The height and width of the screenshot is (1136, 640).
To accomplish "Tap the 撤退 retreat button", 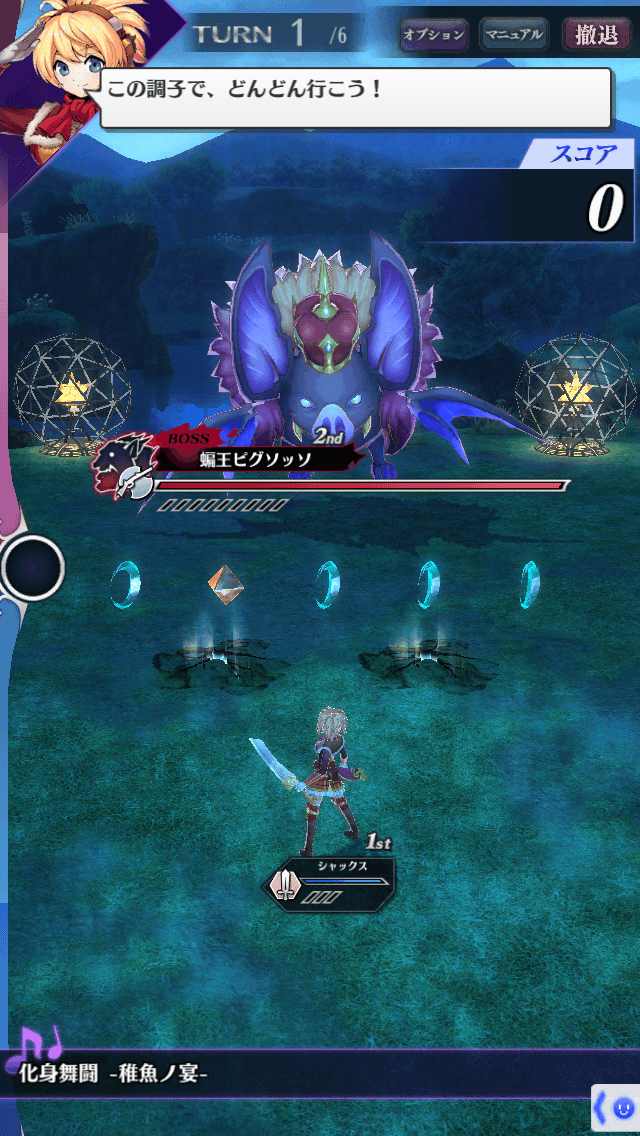I will [596, 35].
